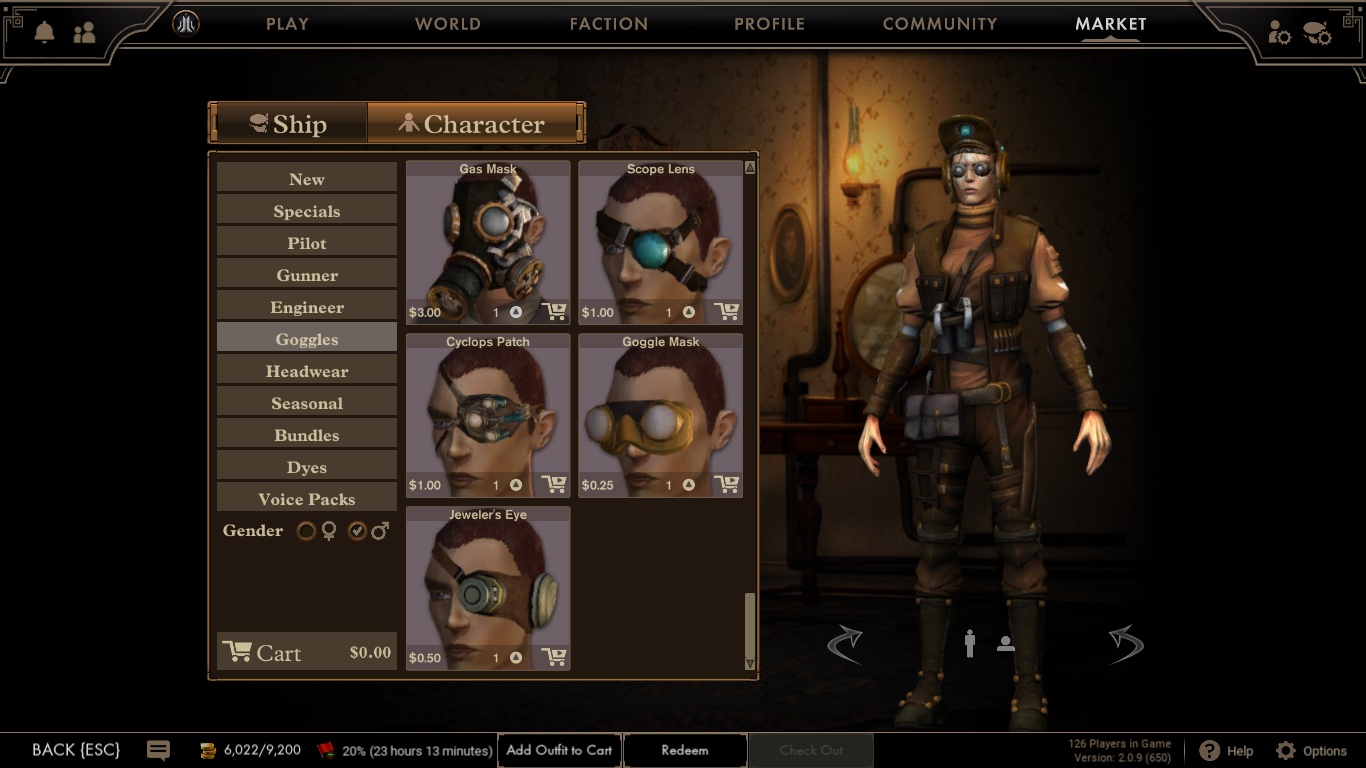This screenshot has width=1366, height=768.
Task: Click the Redeem button
Action: coord(685,750)
